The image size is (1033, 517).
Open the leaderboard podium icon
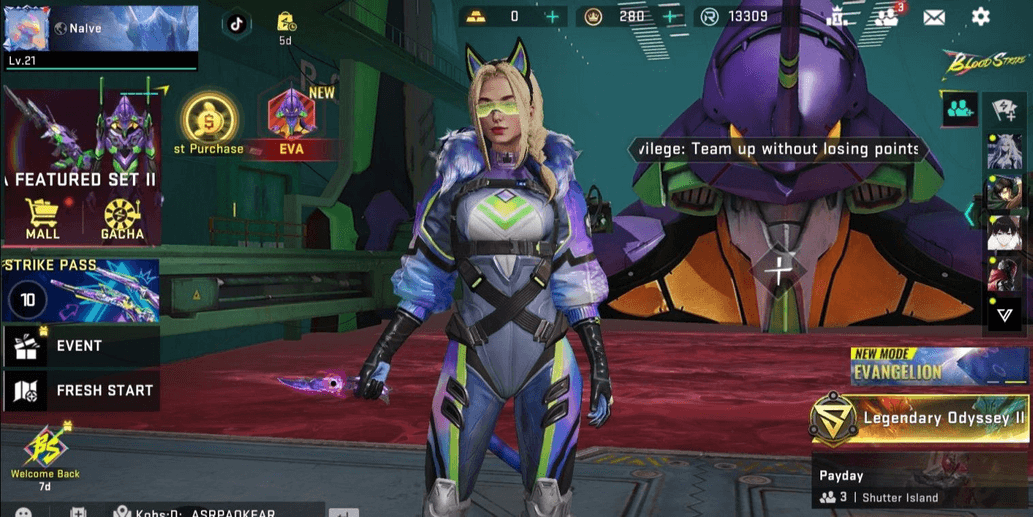pyautogui.click(x=838, y=17)
